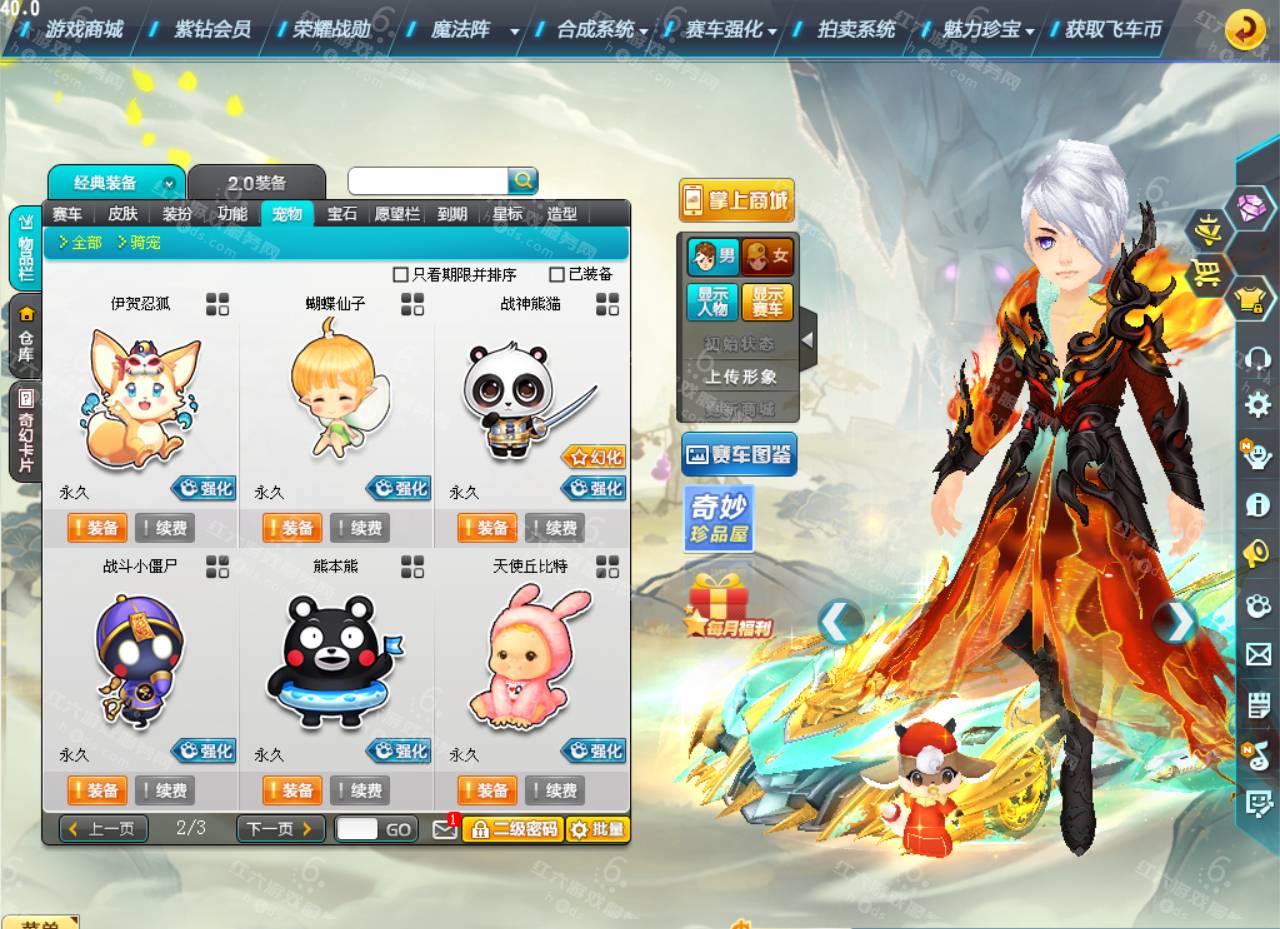Enable the 已装备 checkbox

tap(556, 274)
